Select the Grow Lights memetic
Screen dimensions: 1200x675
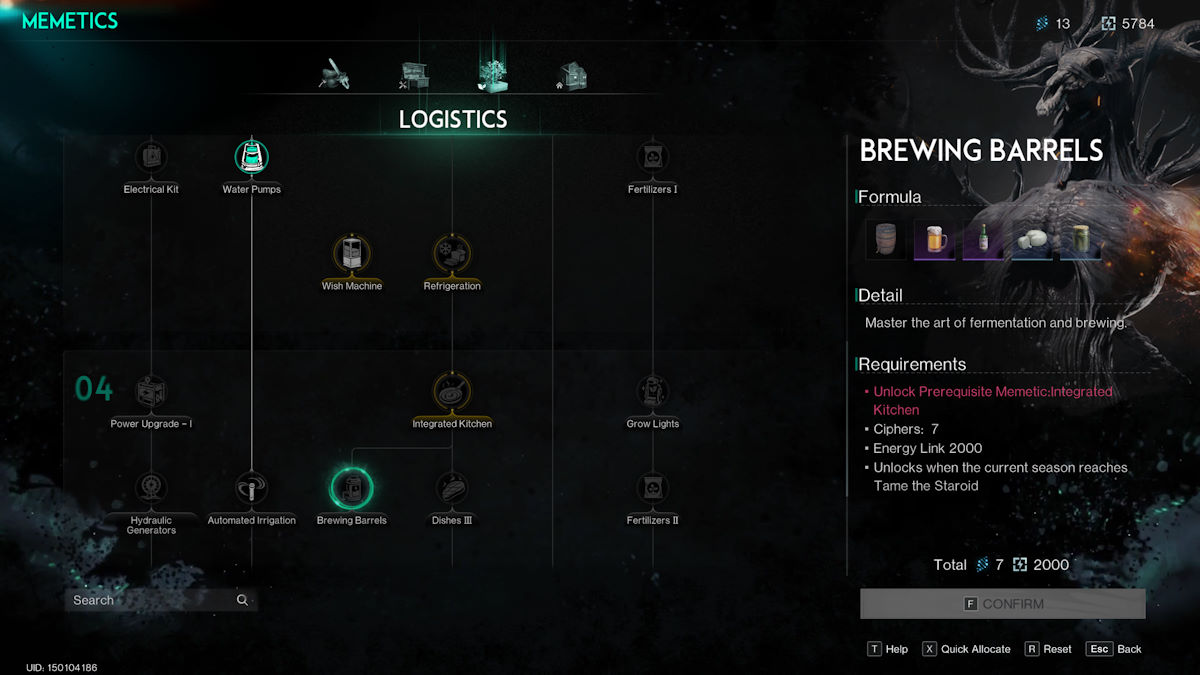click(x=652, y=391)
